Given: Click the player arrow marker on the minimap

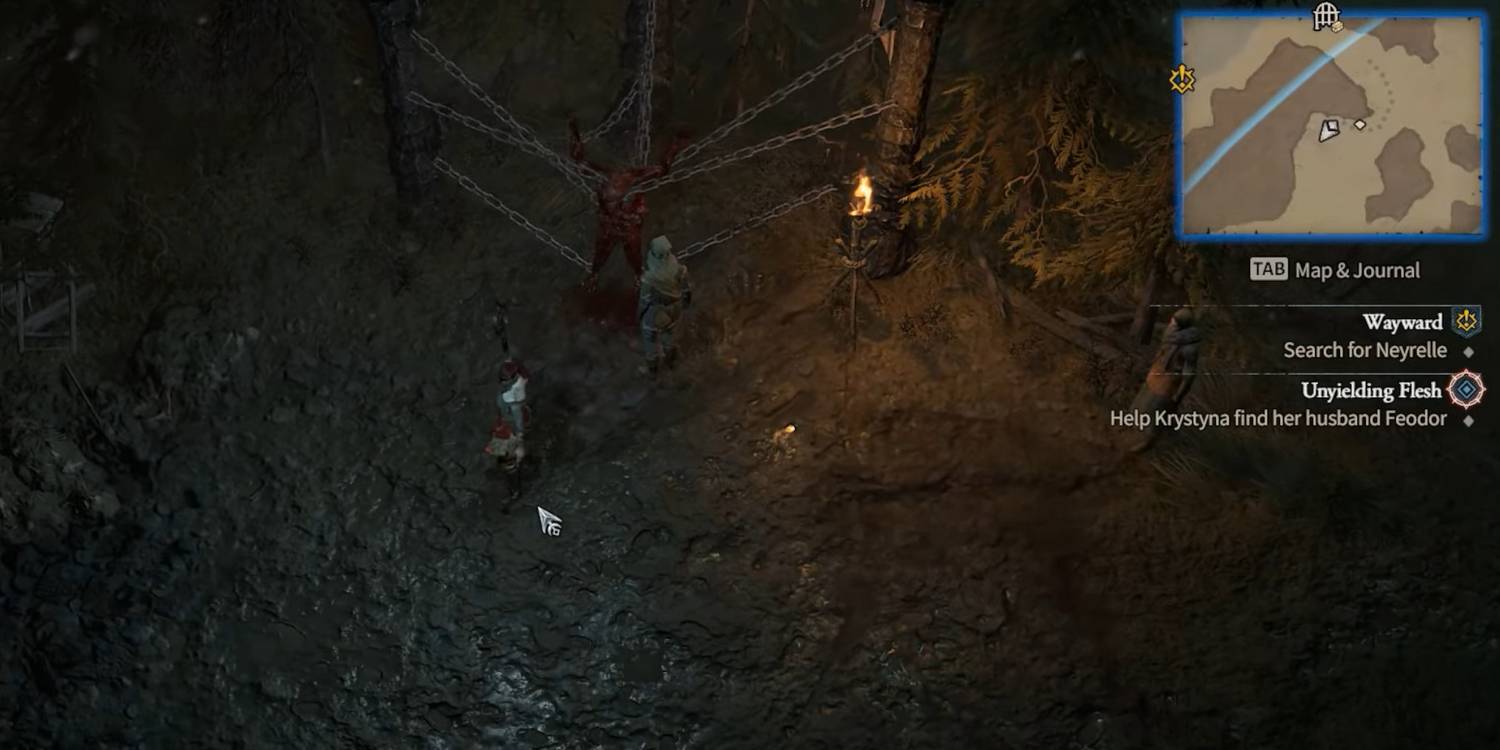Looking at the screenshot, I should pyautogui.click(x=1331, y=129).
